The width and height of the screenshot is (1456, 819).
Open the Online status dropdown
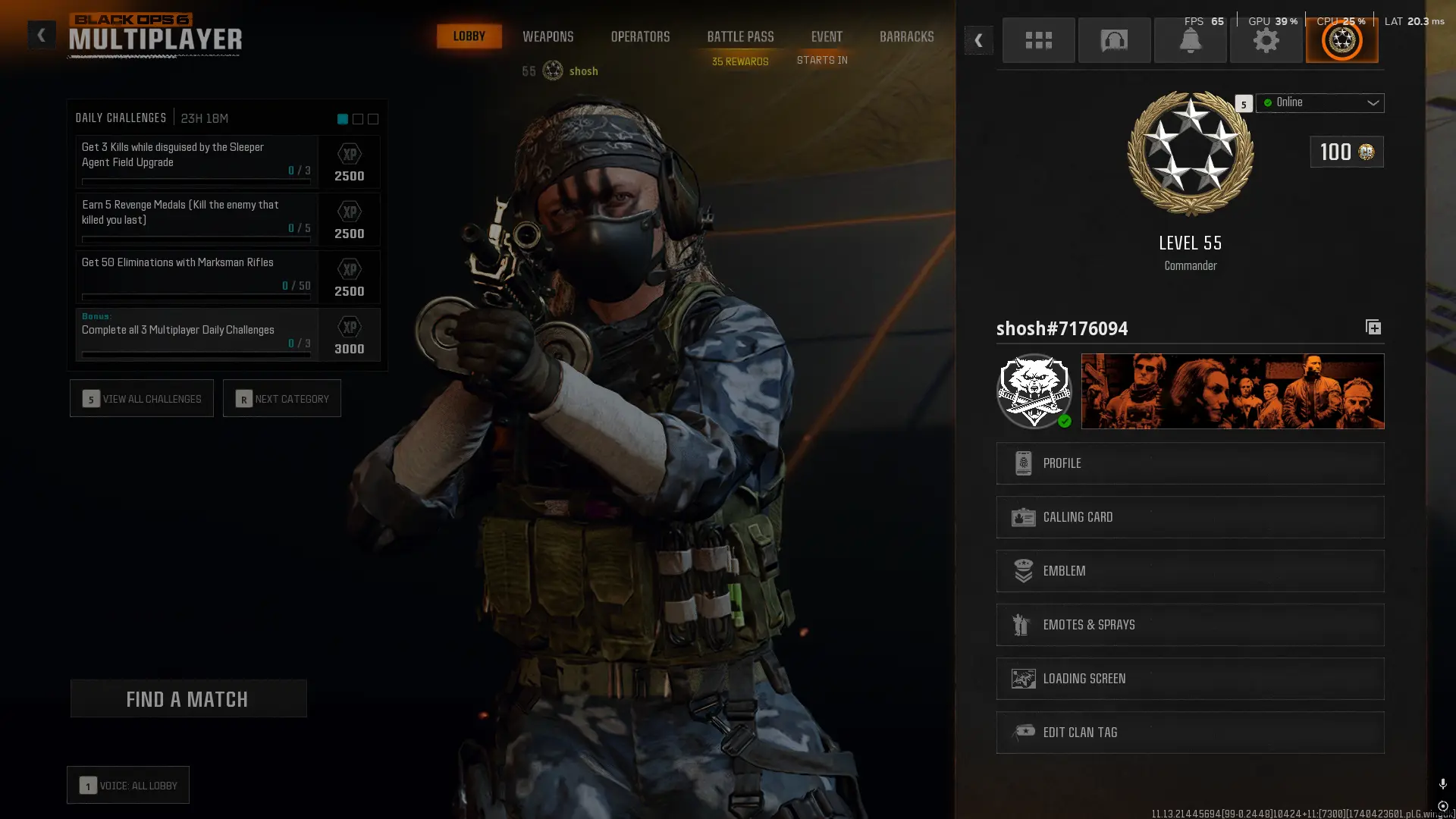click(1319, 102)
